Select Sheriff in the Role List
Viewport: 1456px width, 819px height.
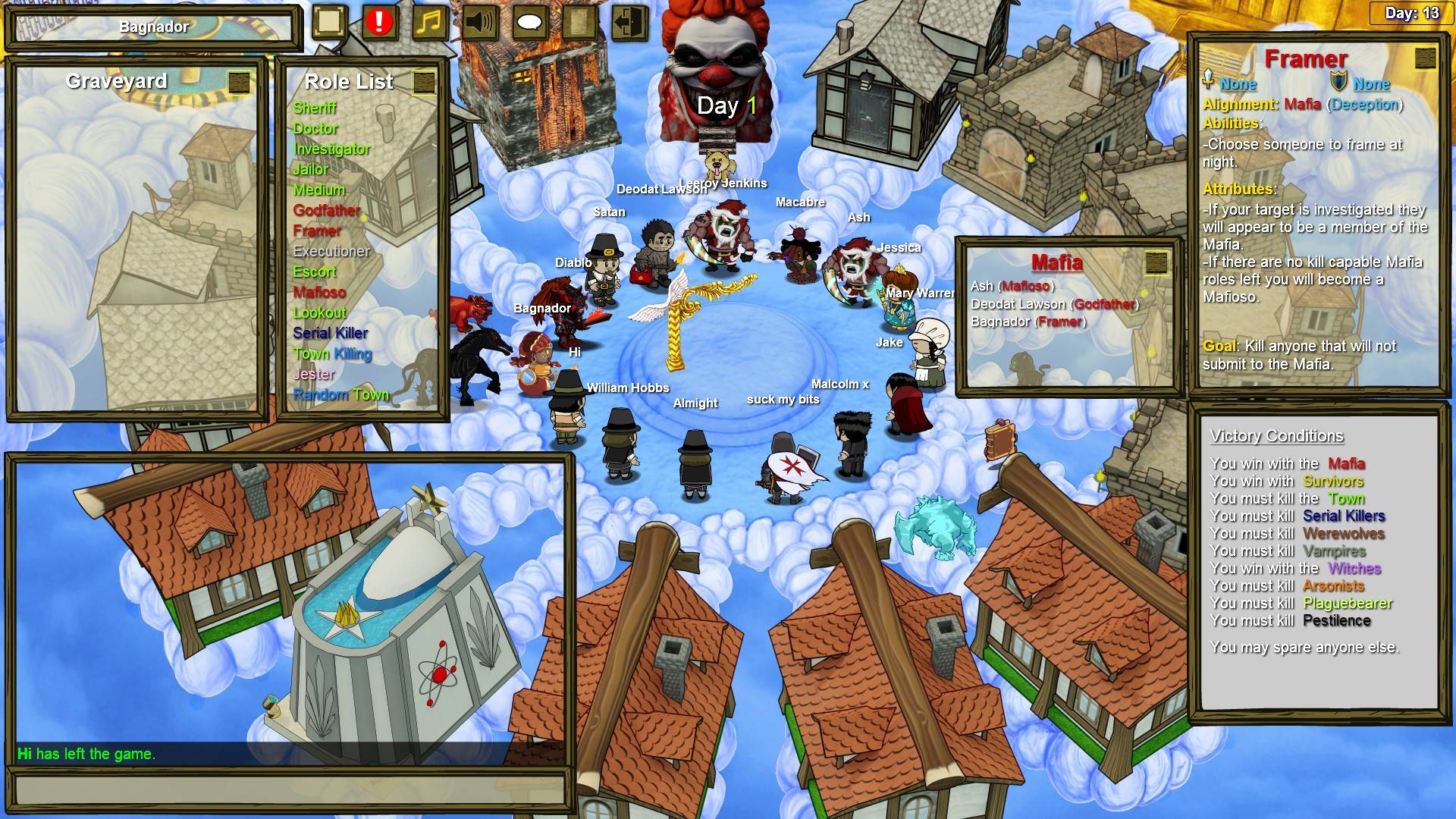click(316, 108)
